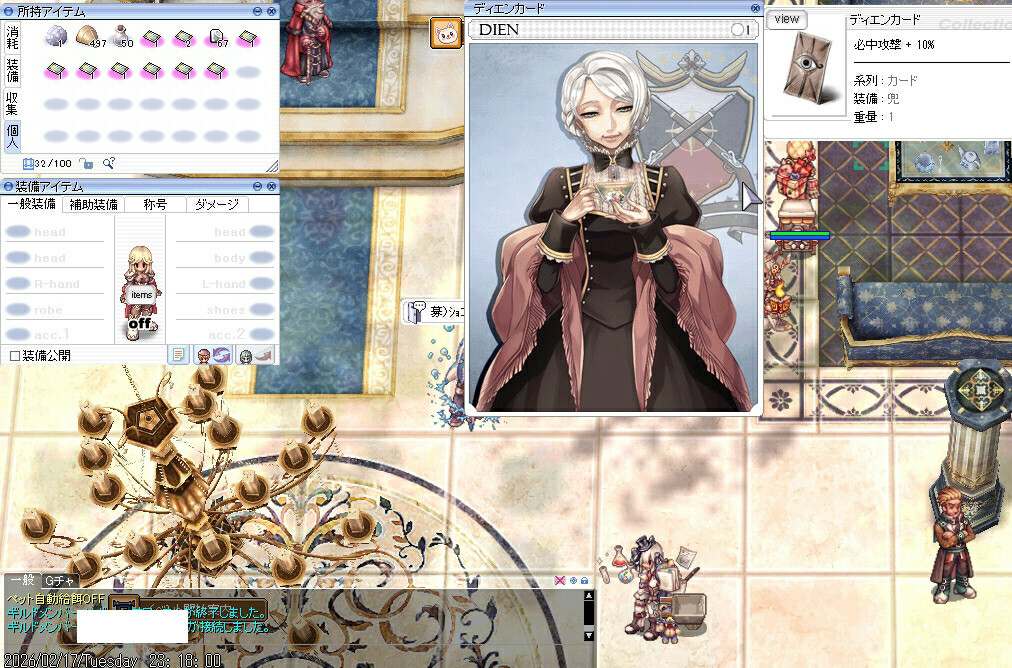Open the 称号 title tab
This screenshot has width=1012, height=668.
tap(155, 204)
